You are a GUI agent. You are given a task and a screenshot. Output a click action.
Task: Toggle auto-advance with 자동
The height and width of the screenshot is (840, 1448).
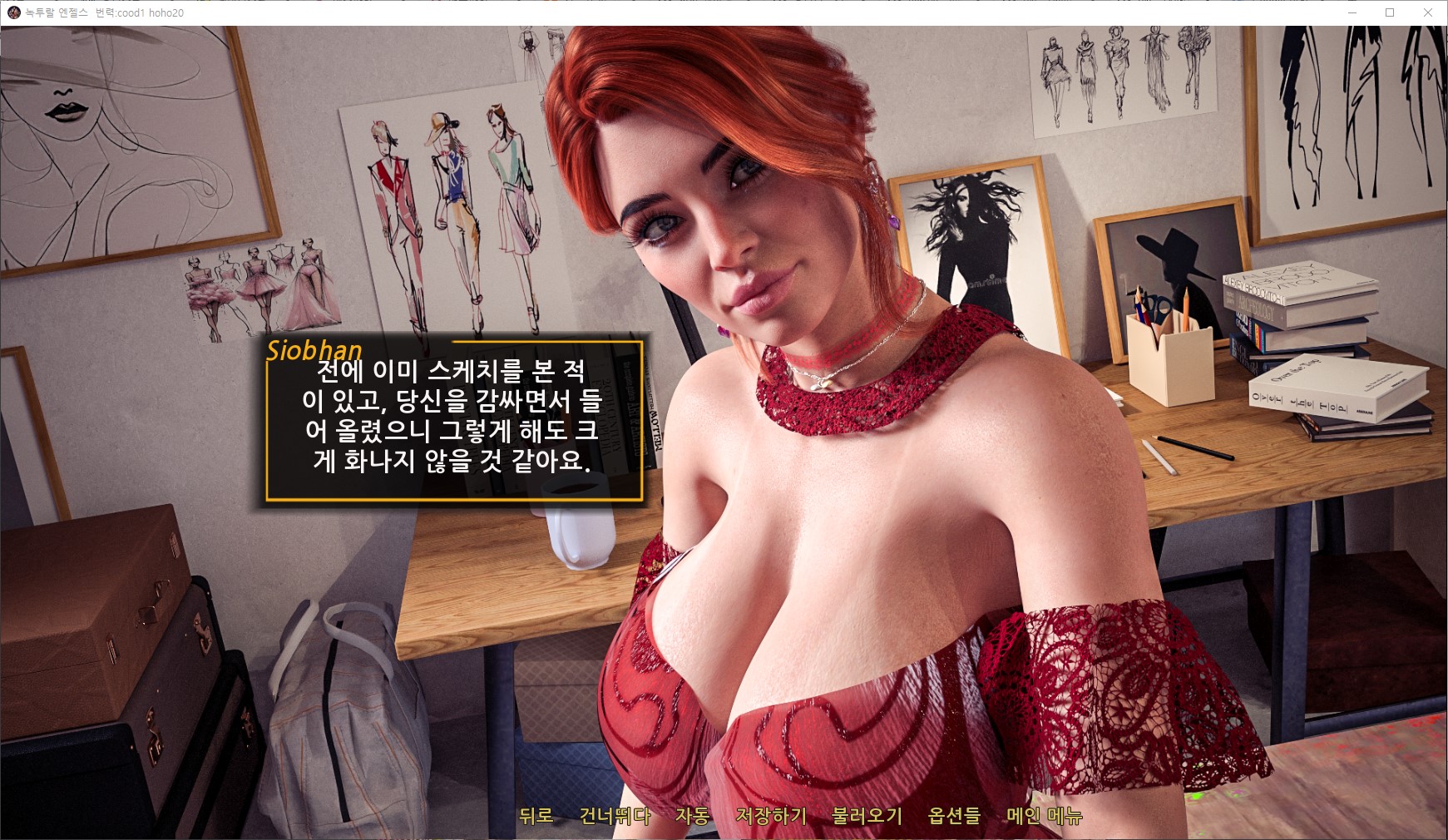pos(692,816)
